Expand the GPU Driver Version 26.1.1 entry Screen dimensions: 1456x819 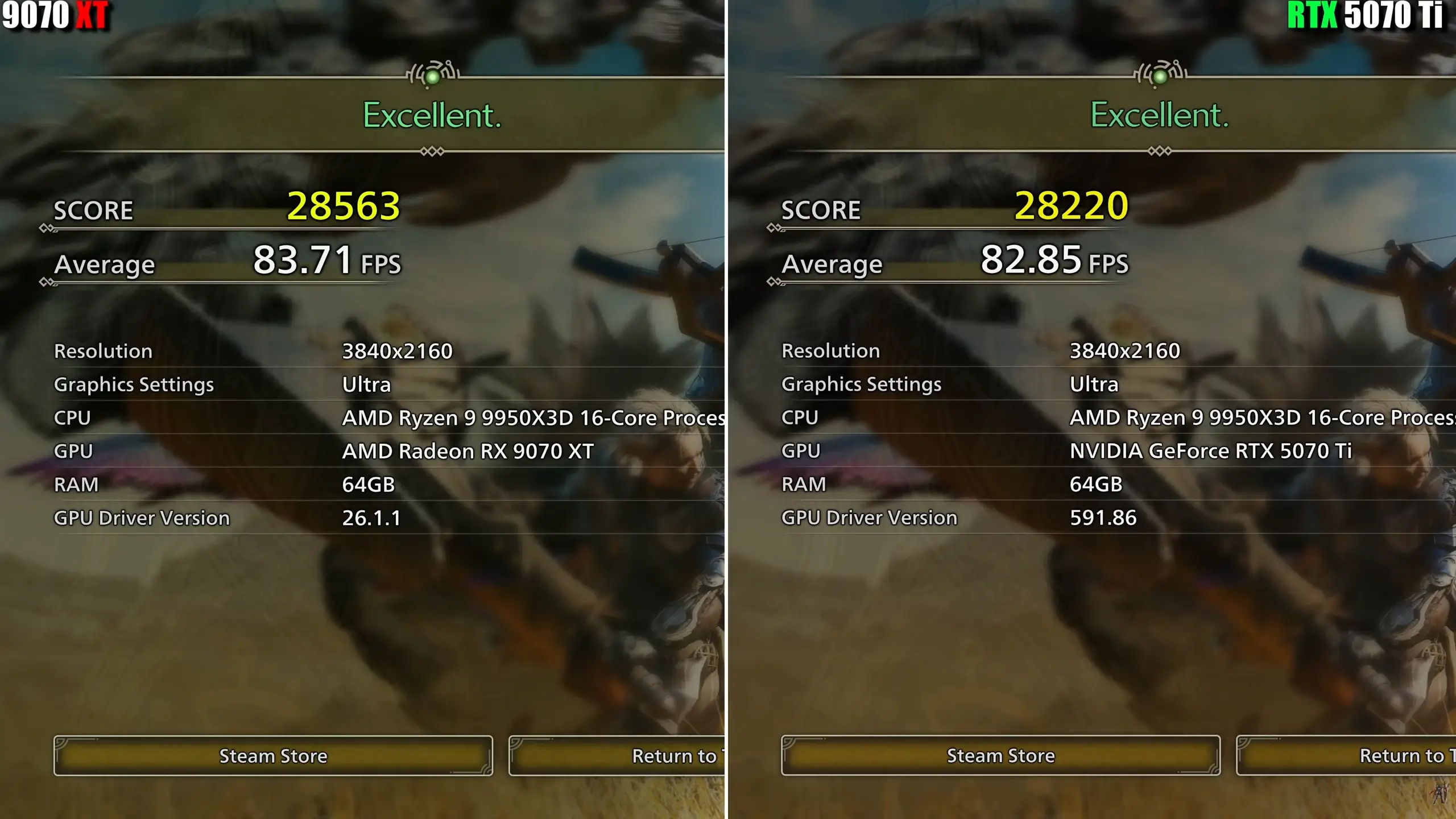coord(371,518)
